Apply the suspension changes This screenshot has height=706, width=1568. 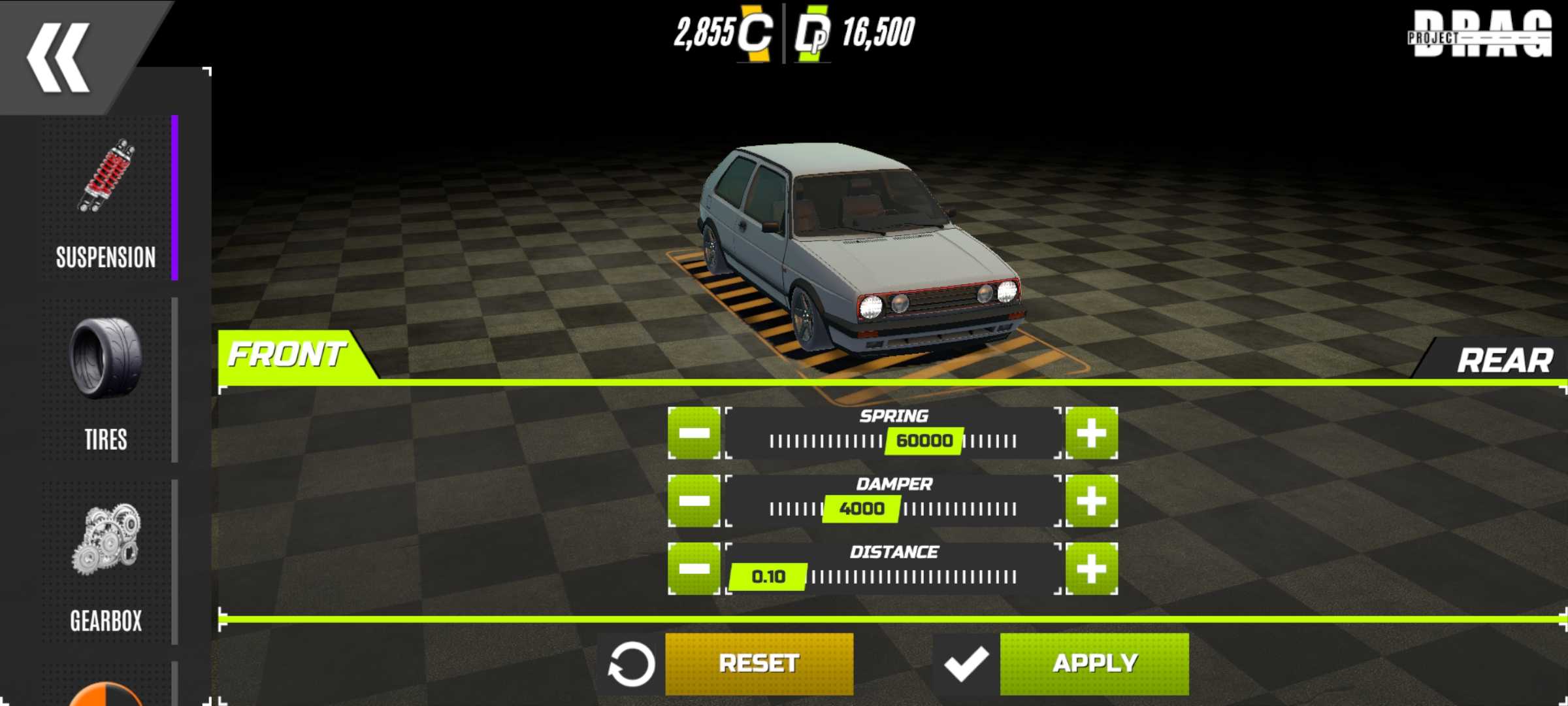click(x=1094, y=664)
